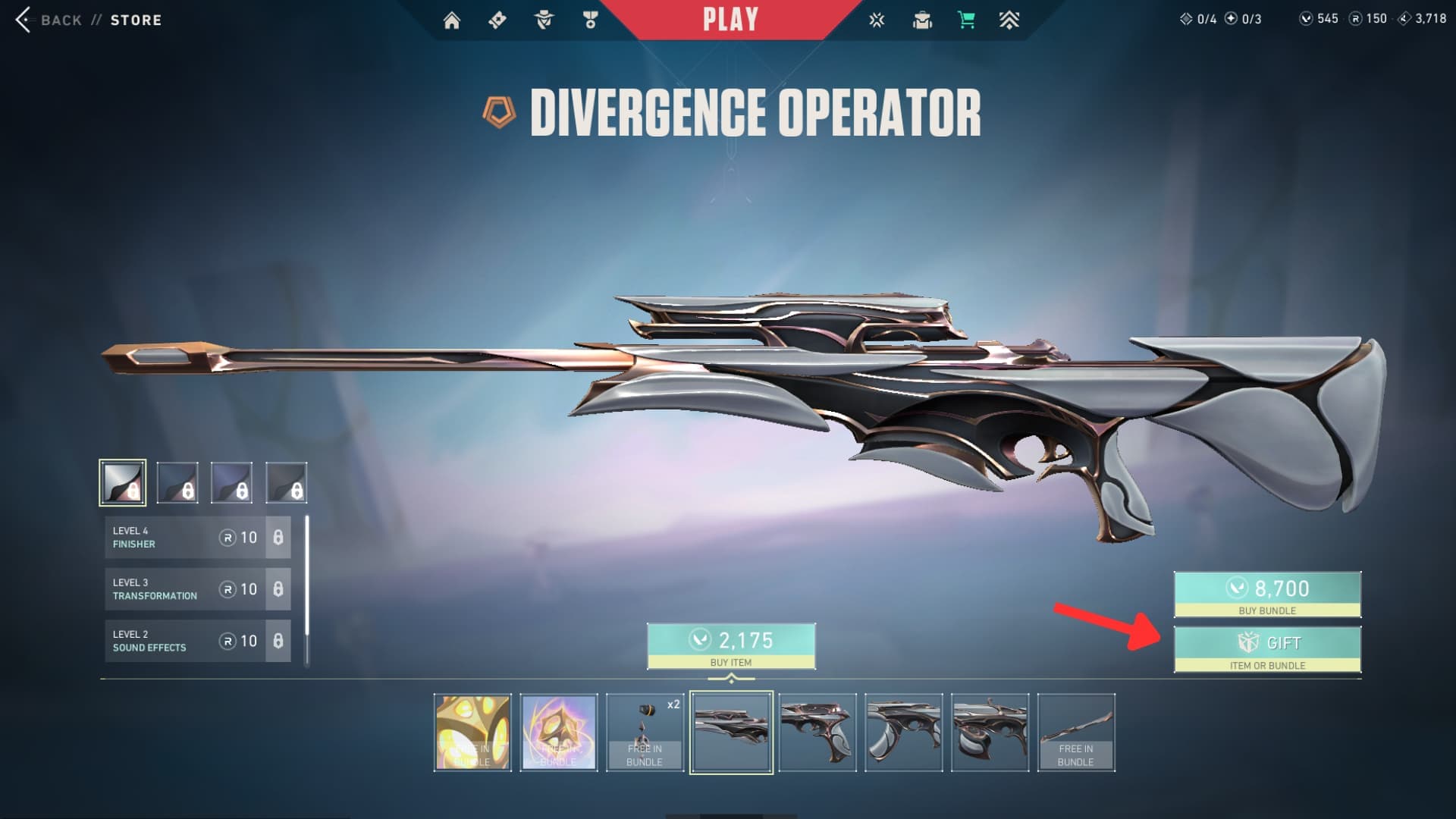Open the battlepass ticket icon tab
Screen dimensions: 1456x819
click(x=497, y=20)
